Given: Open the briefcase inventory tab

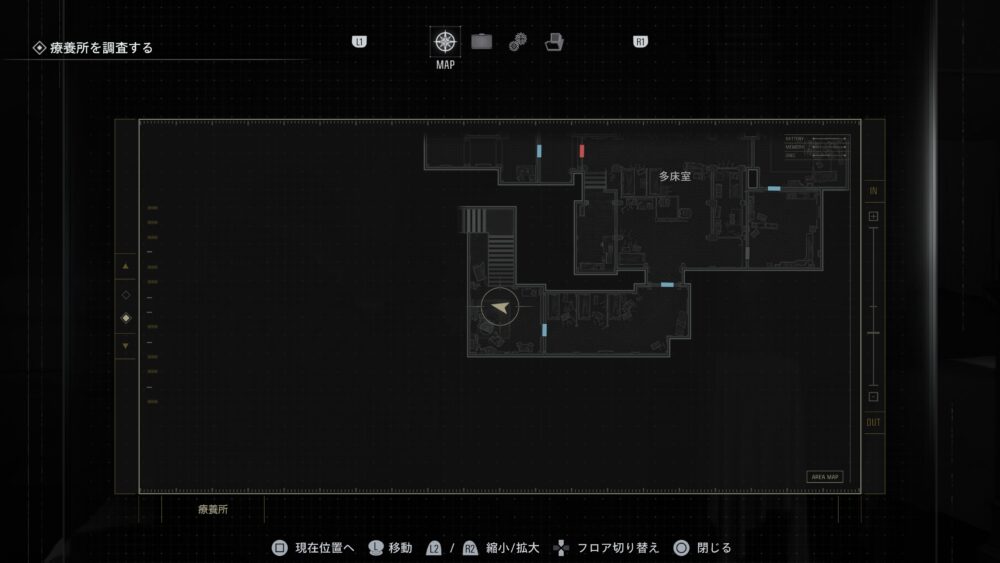Looking at the screenshot, I should point(482,42).
